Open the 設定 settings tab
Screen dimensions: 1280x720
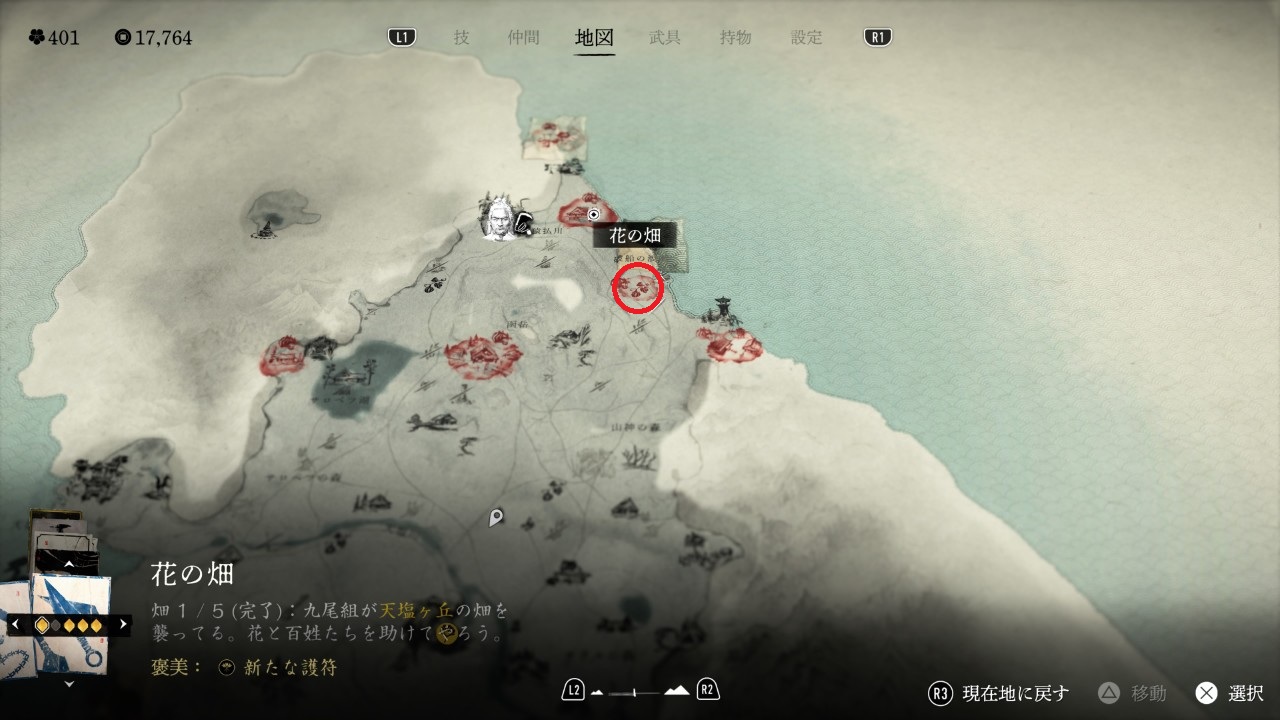click(x=806, y=38)
